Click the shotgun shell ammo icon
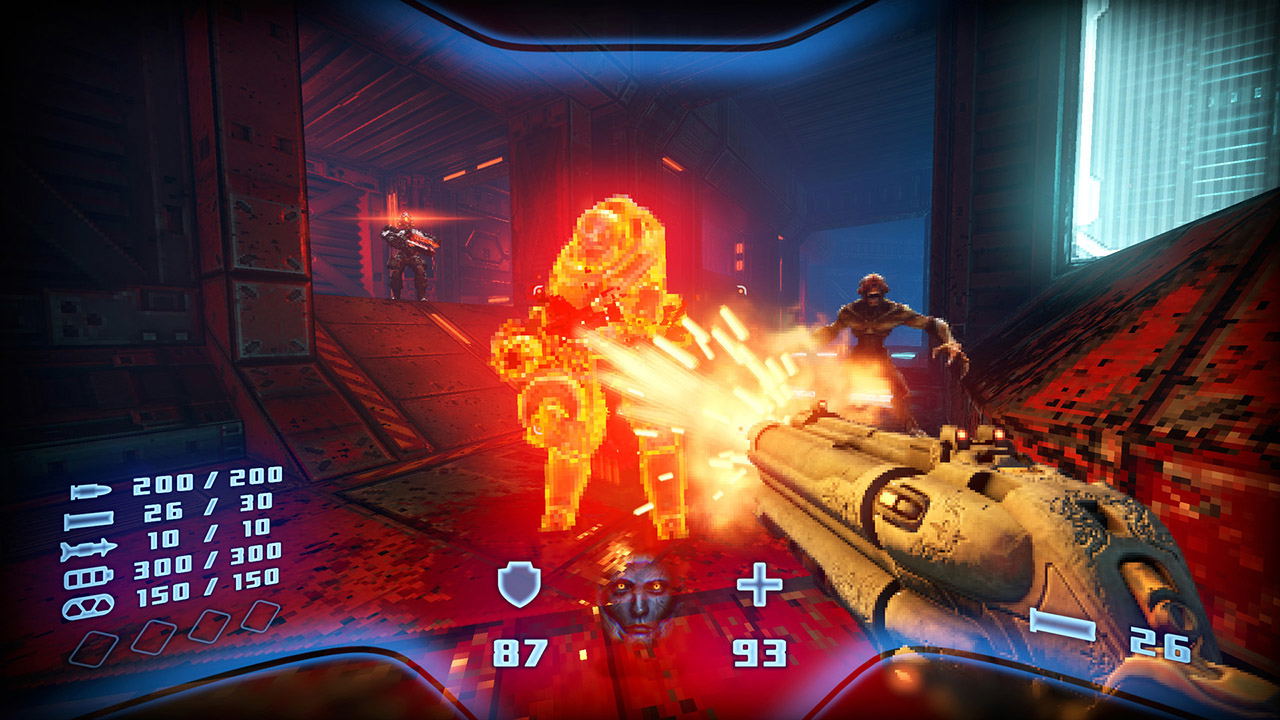 [90, 519]
